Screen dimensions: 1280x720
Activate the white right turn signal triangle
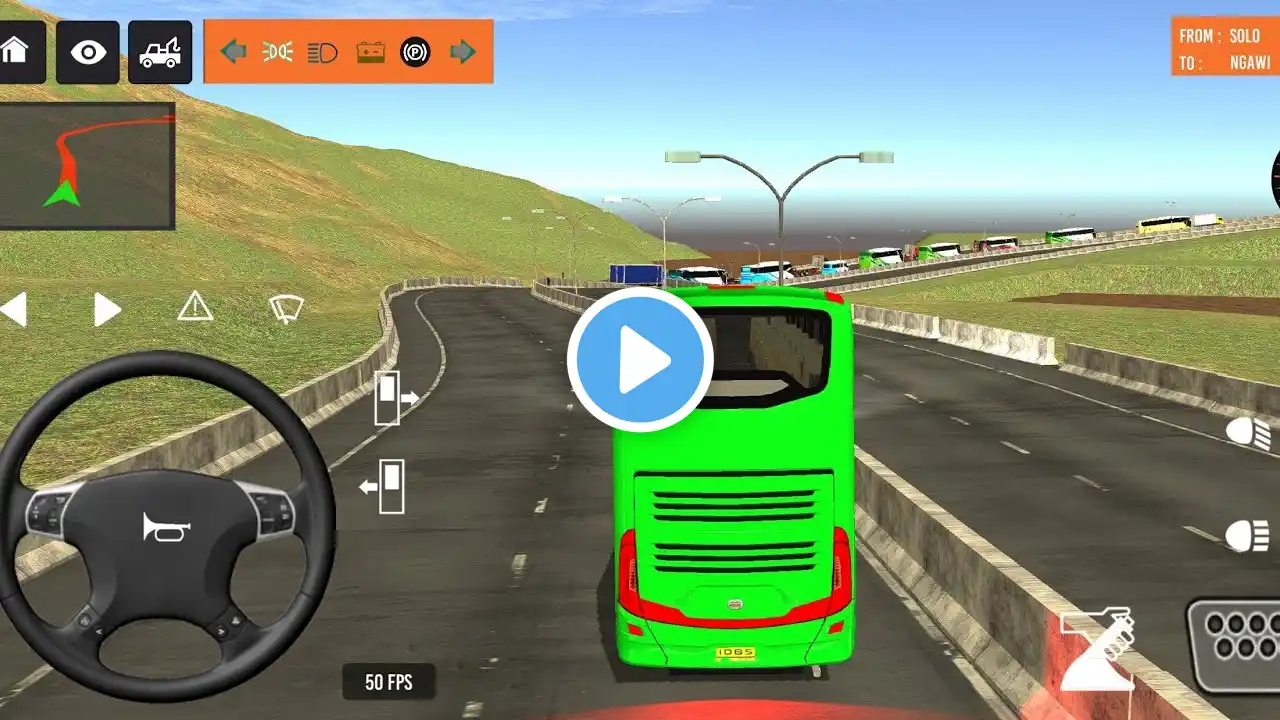106,309
